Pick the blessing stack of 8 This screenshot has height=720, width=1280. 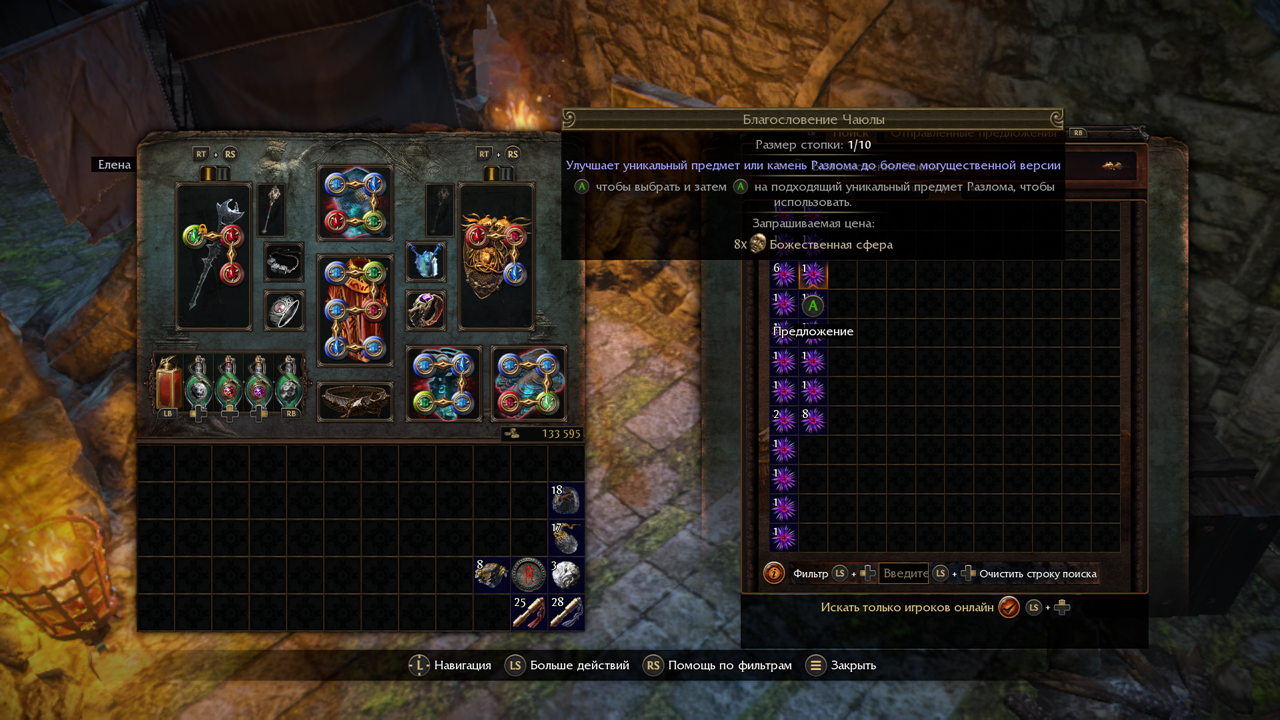coord(813,420)
